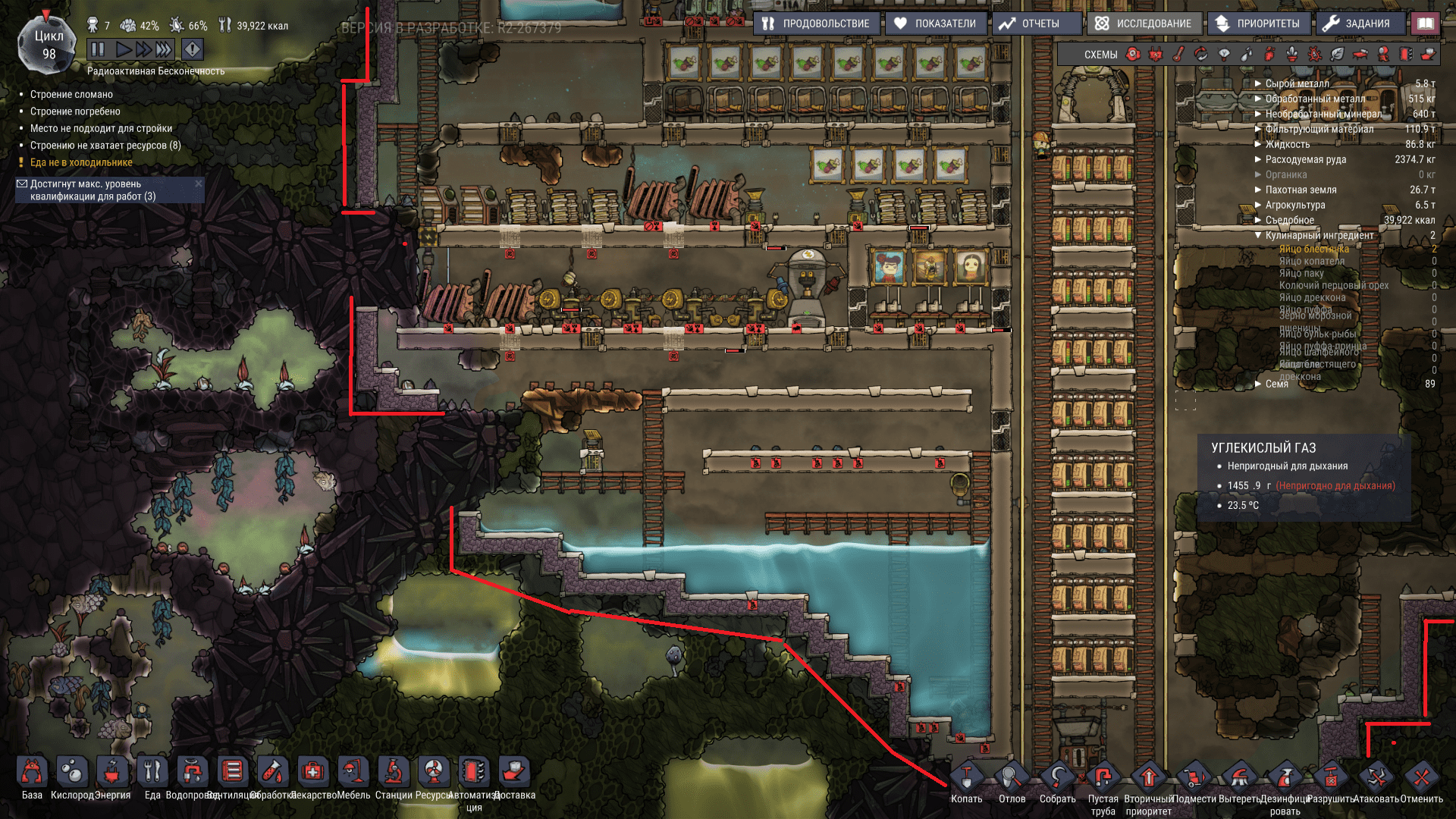Screen dimensions: 1456x819
Task: Open the База build category
Action: (x=32, y=773)
